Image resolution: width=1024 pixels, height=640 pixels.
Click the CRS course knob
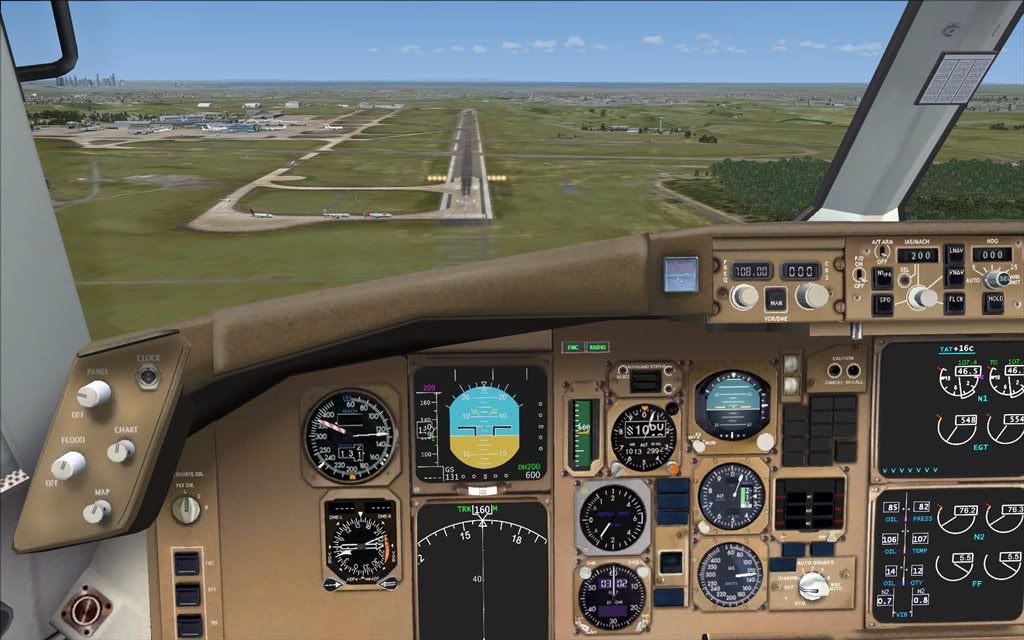click(811, 295)
